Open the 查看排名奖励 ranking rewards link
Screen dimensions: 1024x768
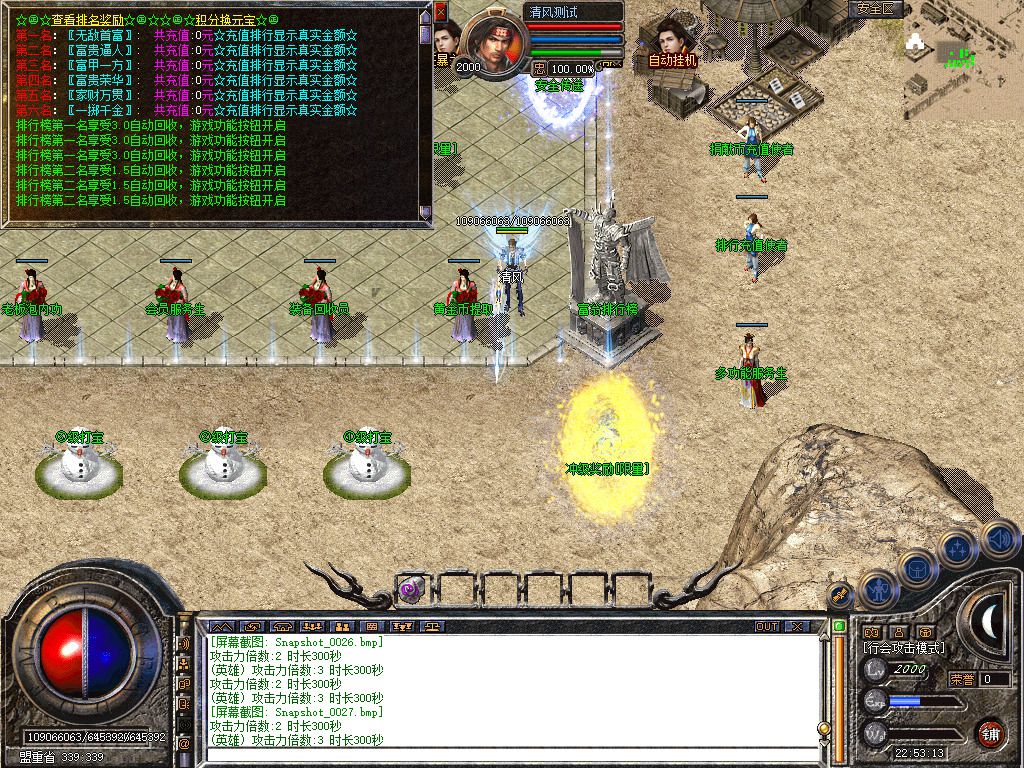tap(88, 20)
